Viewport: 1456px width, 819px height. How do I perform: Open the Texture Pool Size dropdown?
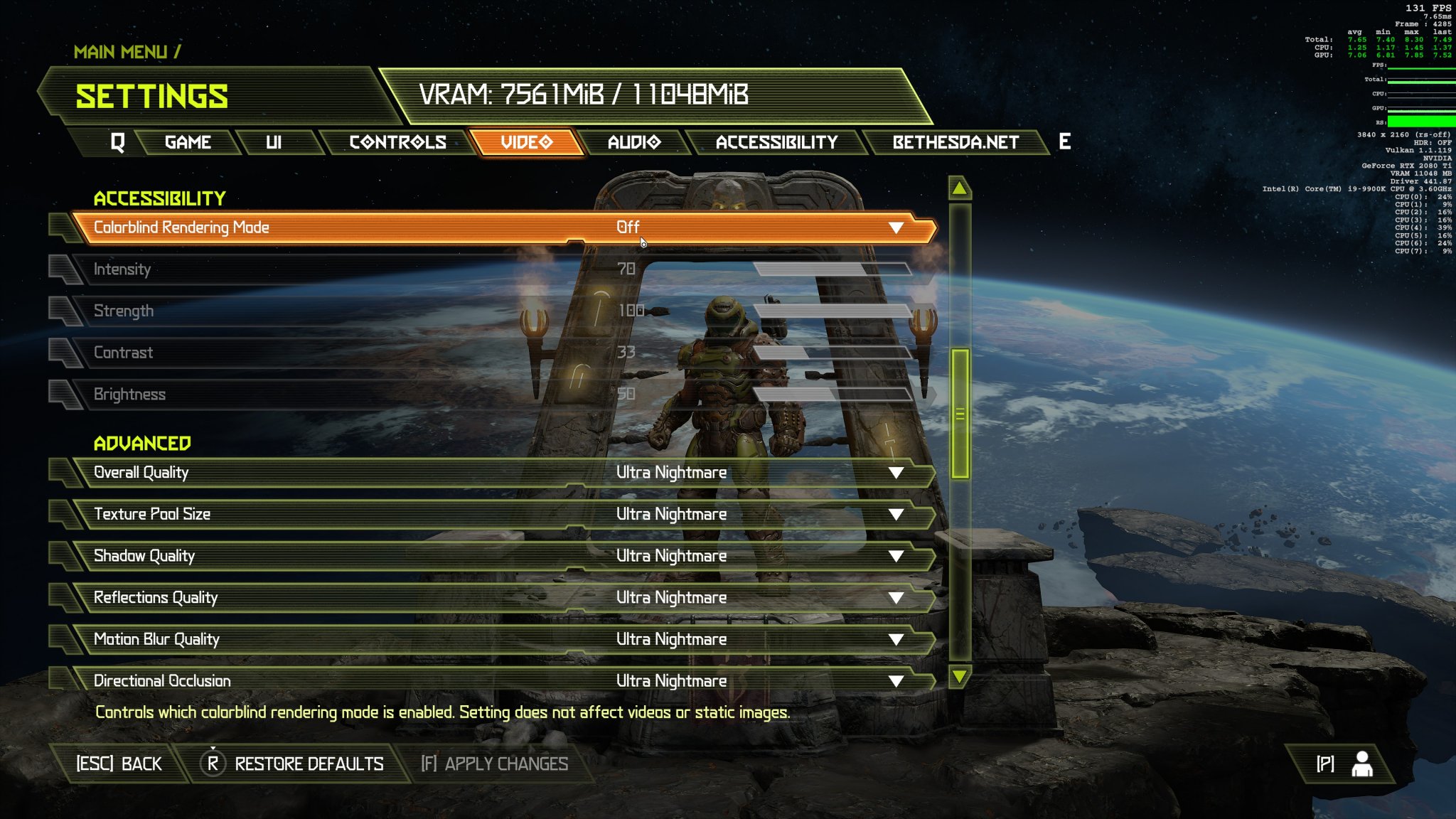[894, 513]
